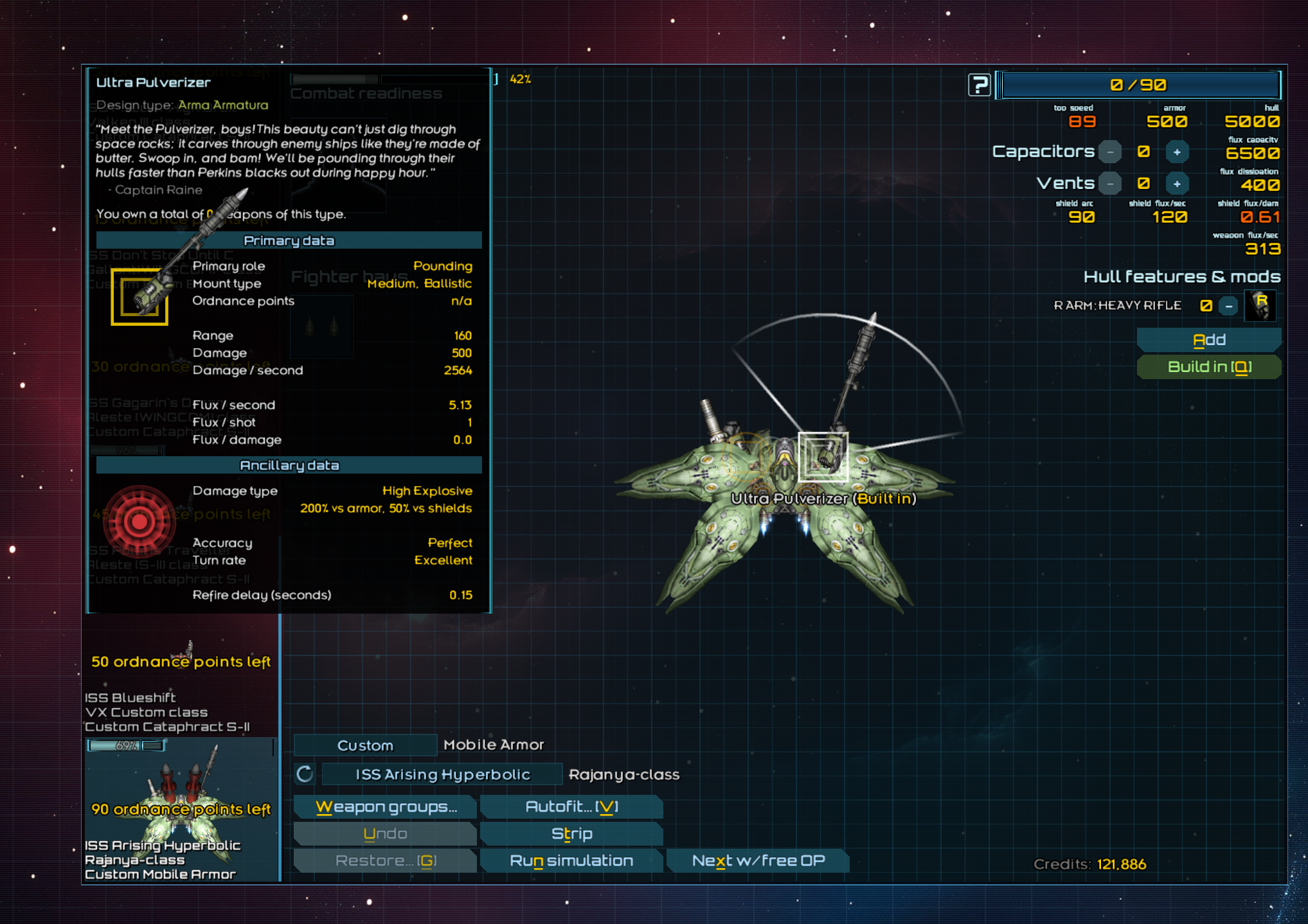Click the Undo button
The image size is (1308, 924).
pos(385,834)
